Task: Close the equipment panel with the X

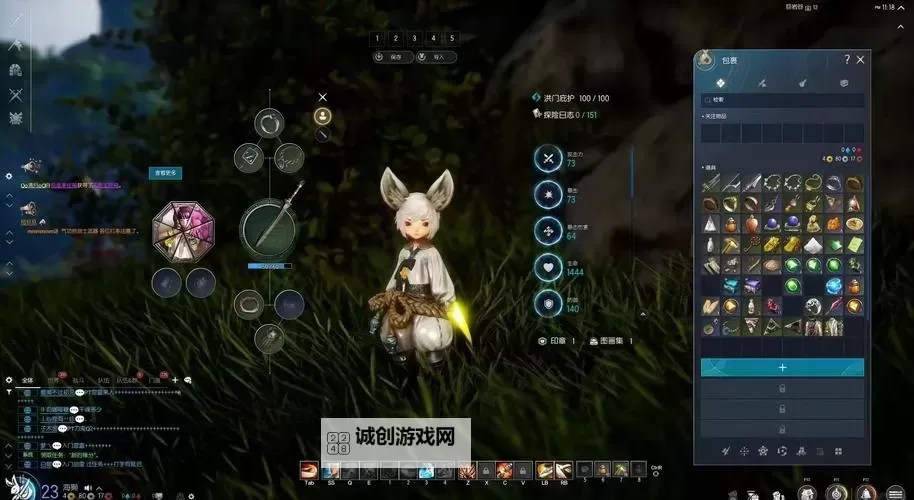Action: (x=323, y=97)
